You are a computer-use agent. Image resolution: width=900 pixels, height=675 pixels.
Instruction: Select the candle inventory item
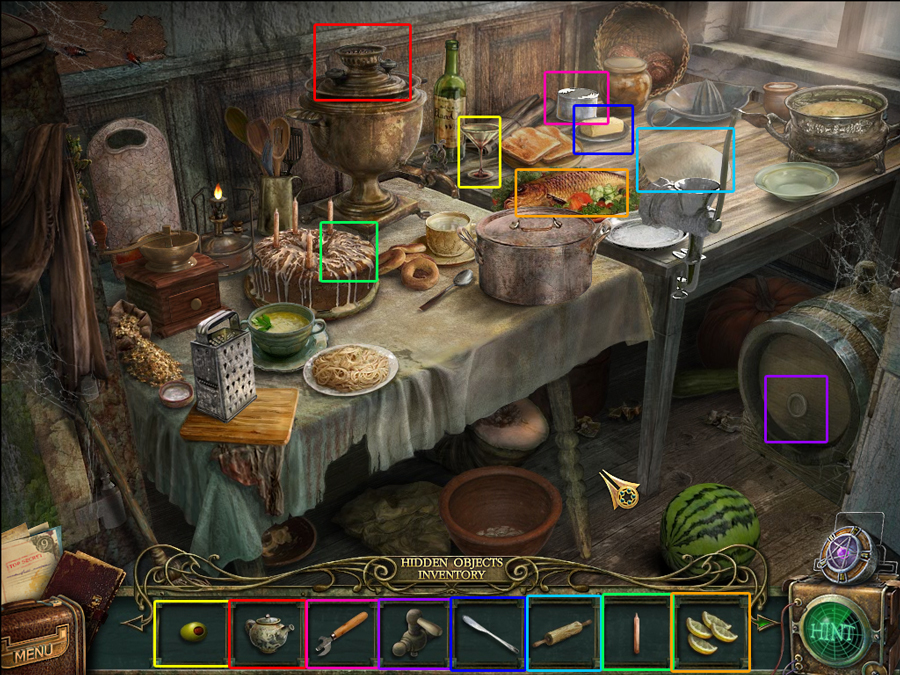pyautogui.click(x=637, y=632)
